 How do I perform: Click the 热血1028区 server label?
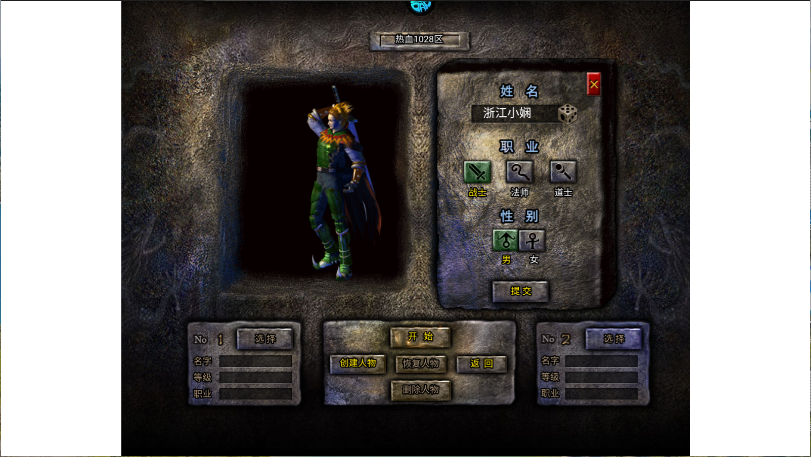click(x=419, y=40)
